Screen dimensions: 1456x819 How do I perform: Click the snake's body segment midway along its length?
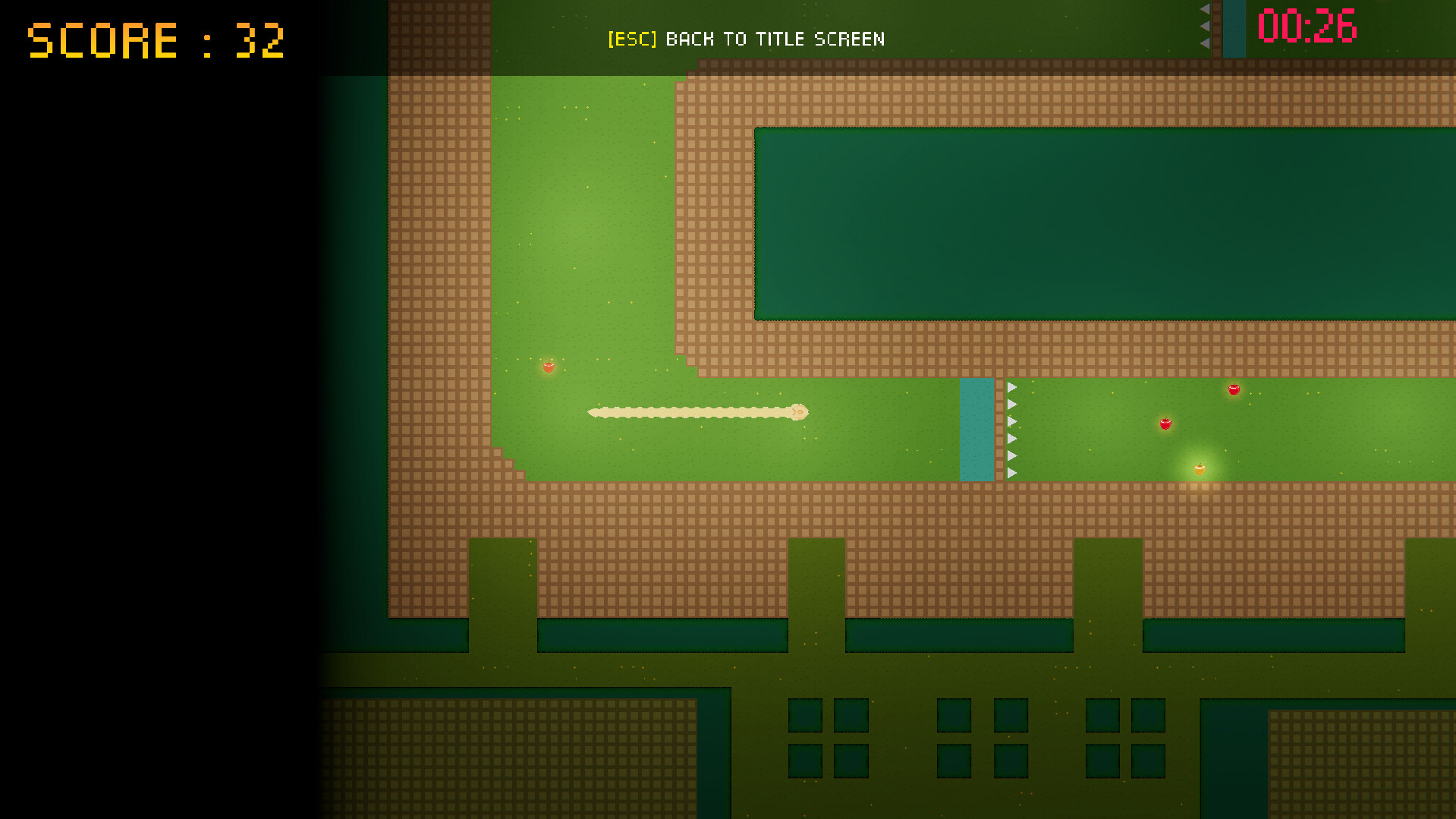pos(690,412)
